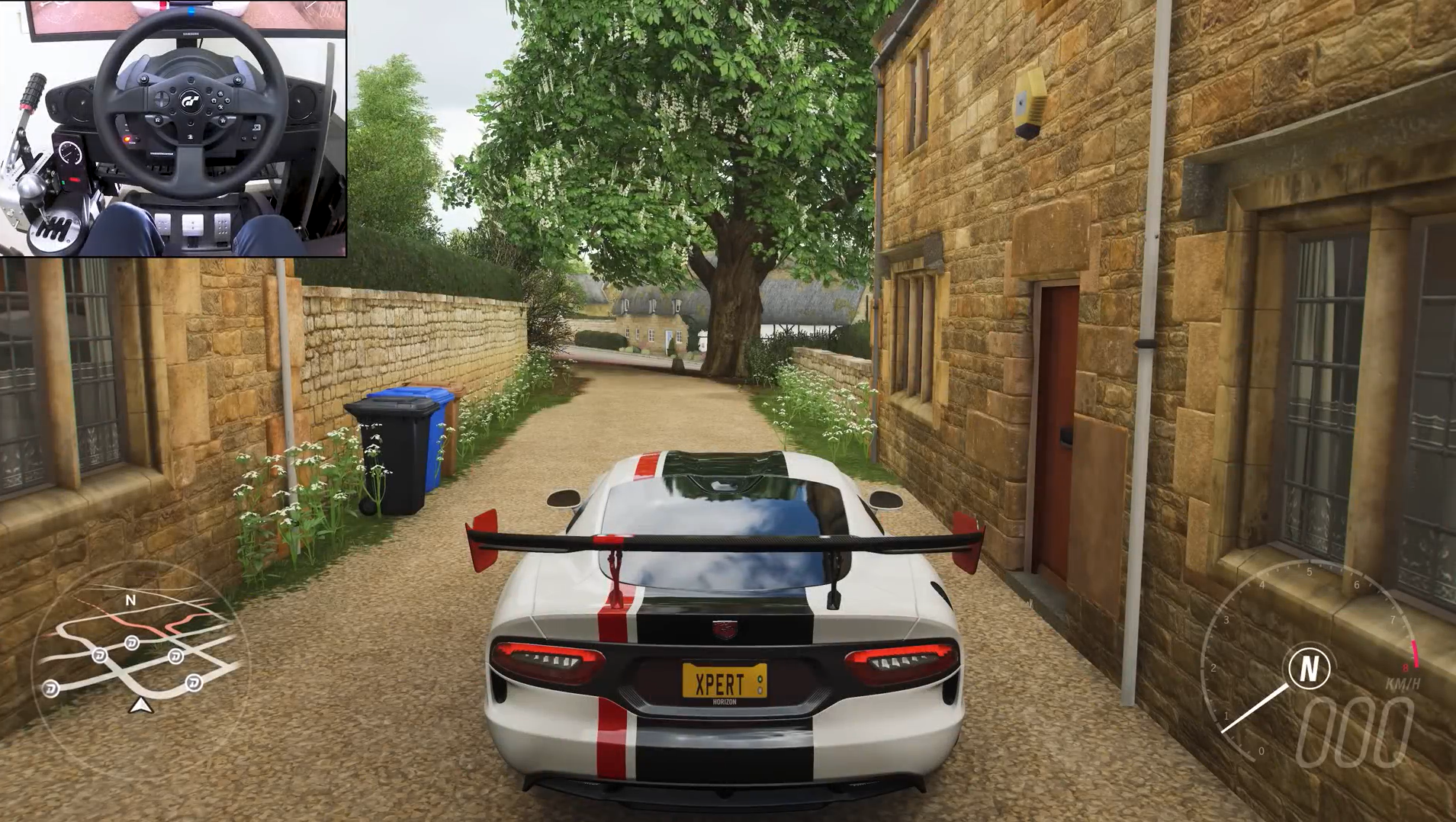Click the tachometer needle pointing near zero

1255,708
